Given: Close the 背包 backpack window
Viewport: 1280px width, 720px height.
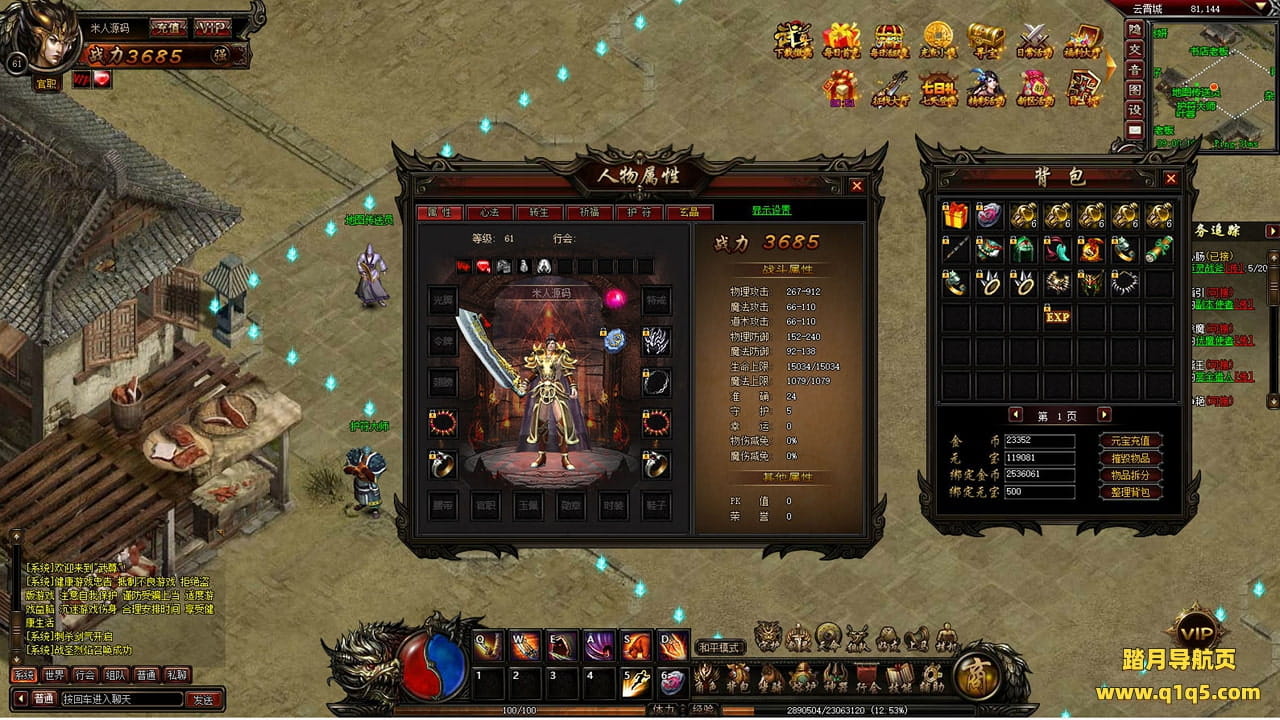Looking at the screenshot, I should click(x=1171, y=178).
